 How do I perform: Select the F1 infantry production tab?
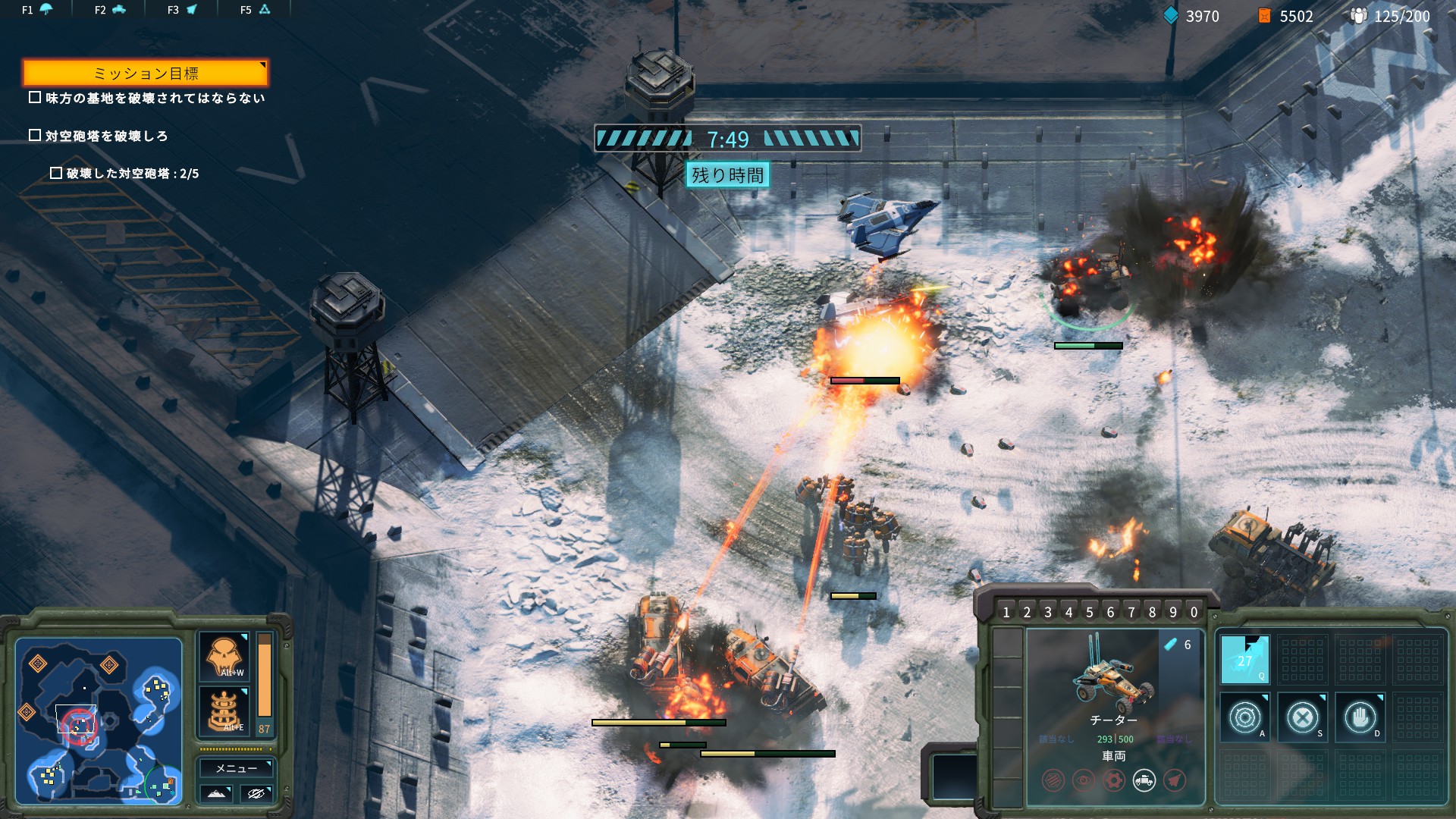(x=36, y=10)
